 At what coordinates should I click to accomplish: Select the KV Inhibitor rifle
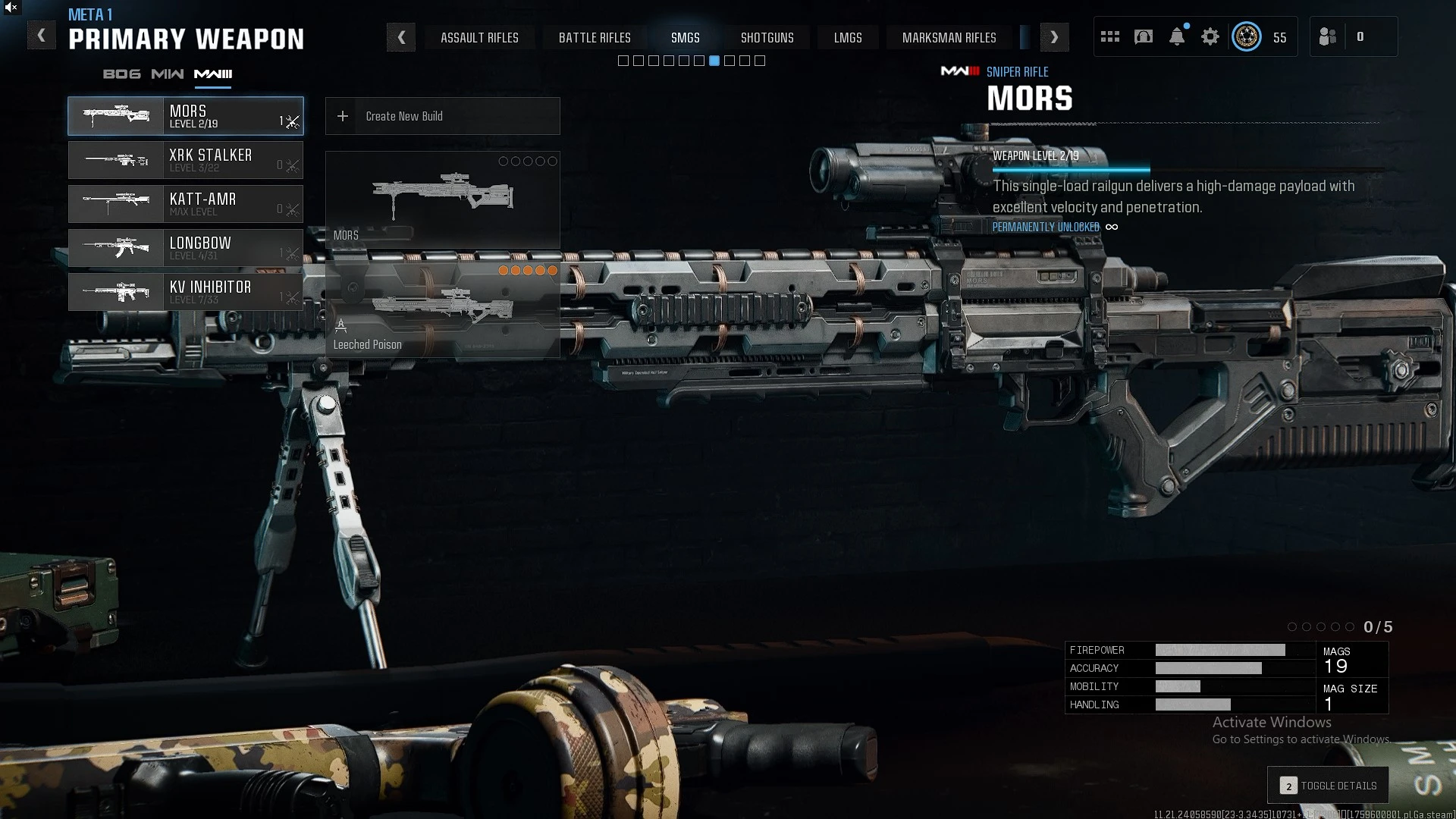pyautogui.click(x=186, y=292)
